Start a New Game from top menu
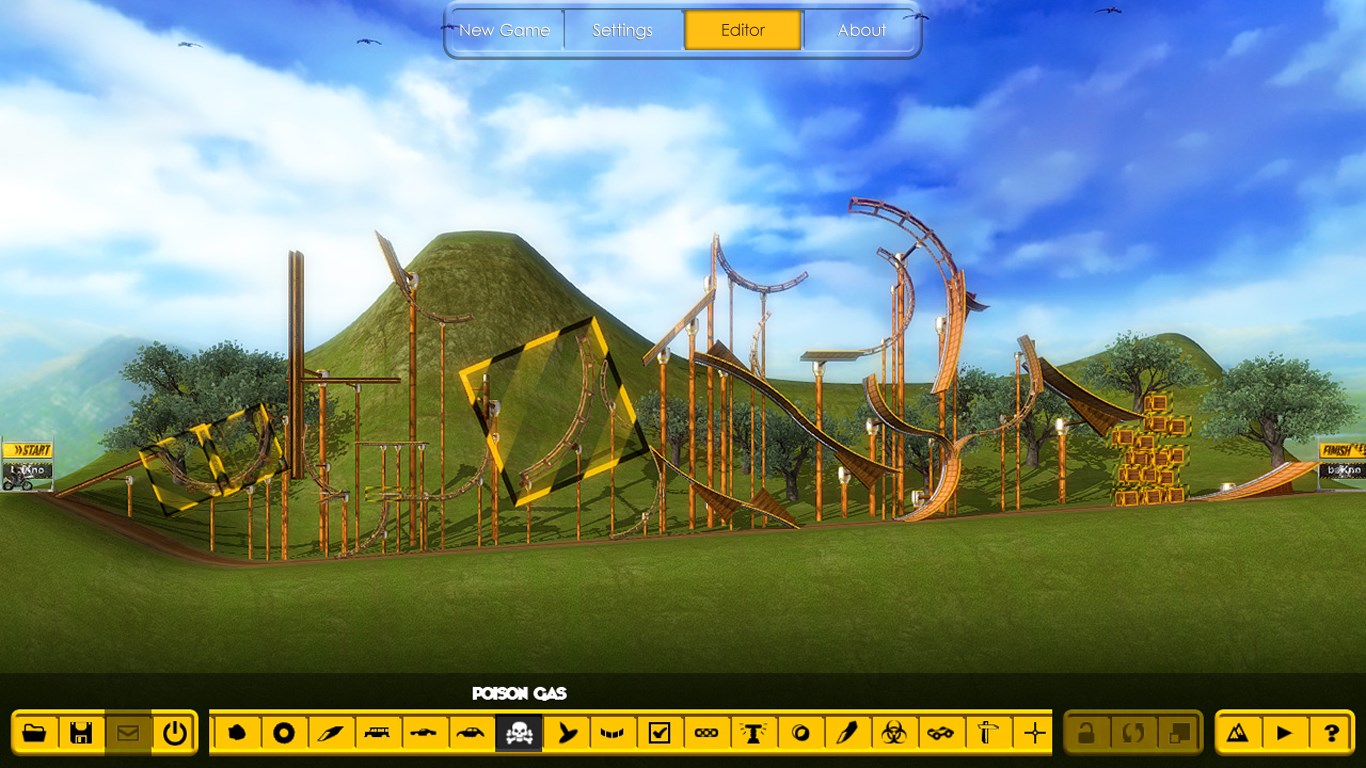 [x=504, y=30]
